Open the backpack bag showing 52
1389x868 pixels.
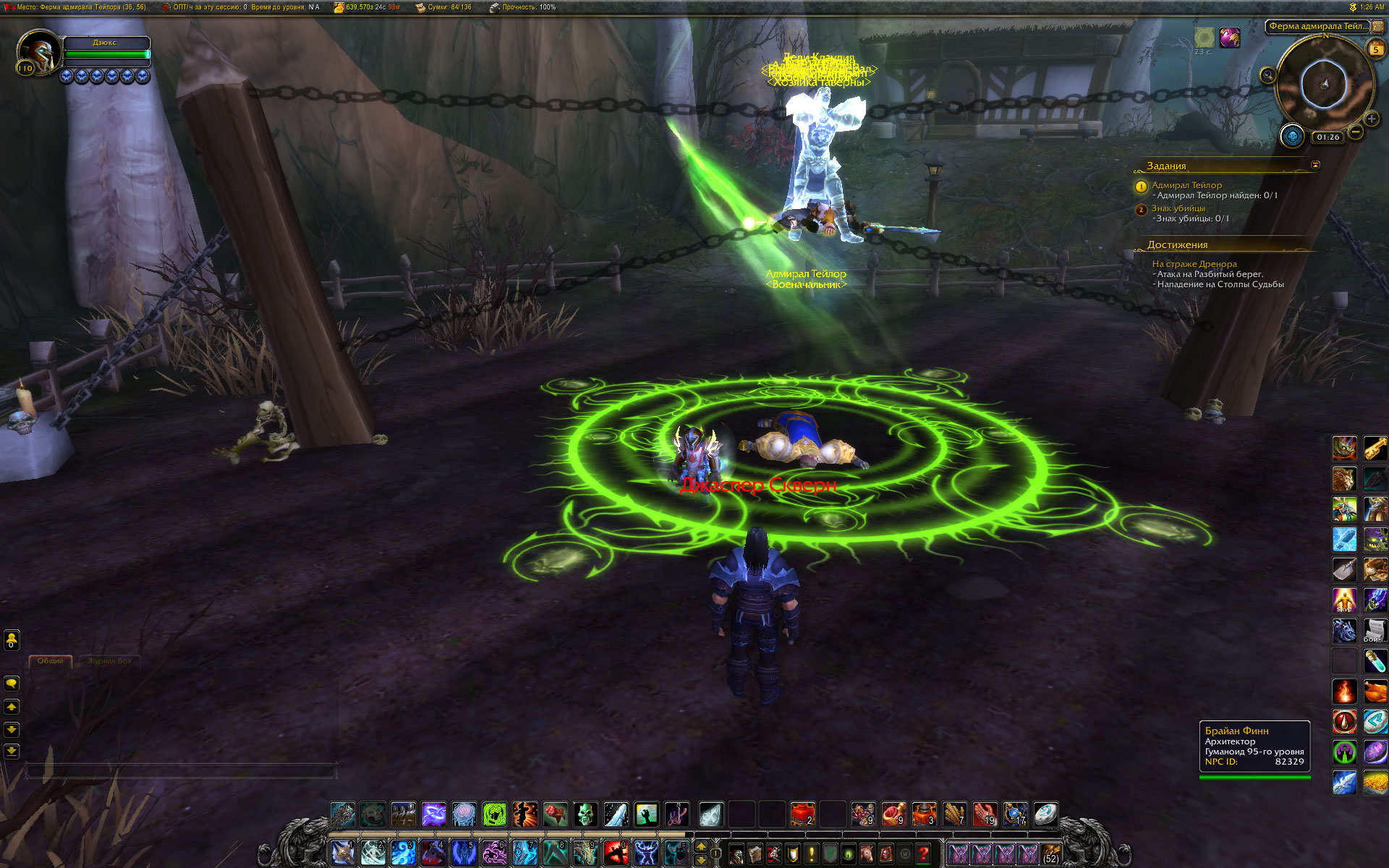(1050, 854)
